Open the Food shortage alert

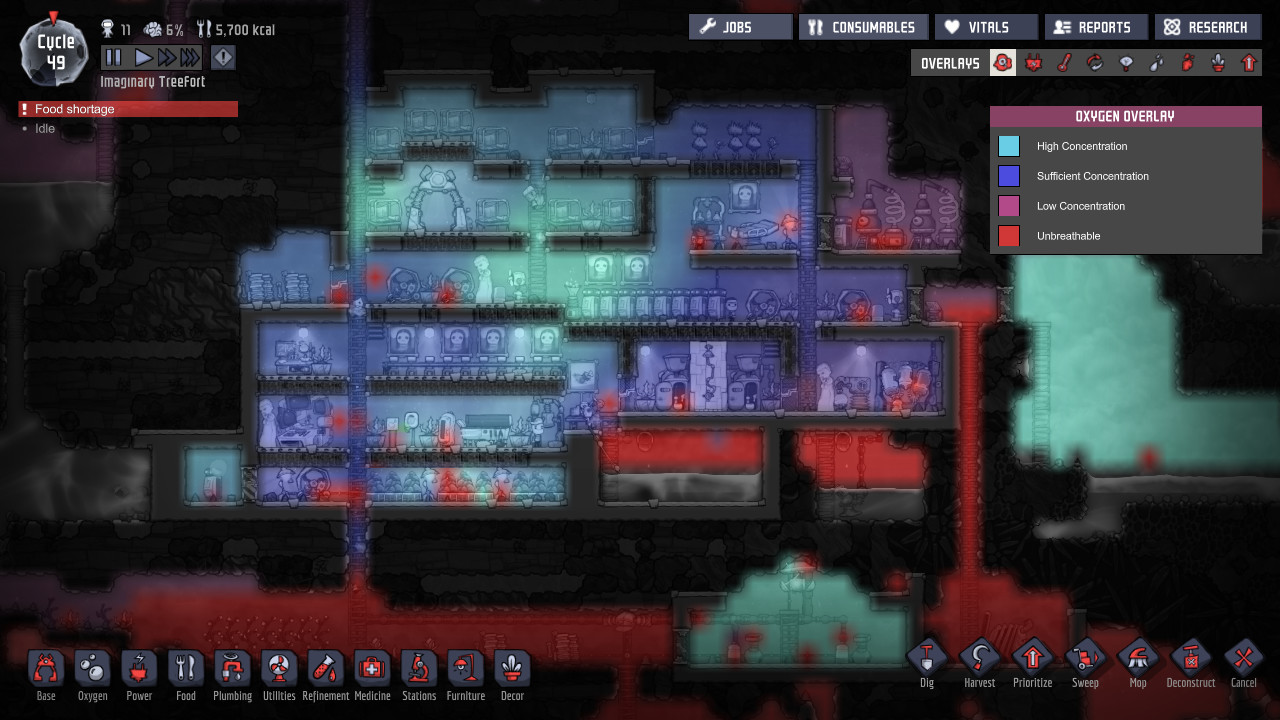(125, 108)
